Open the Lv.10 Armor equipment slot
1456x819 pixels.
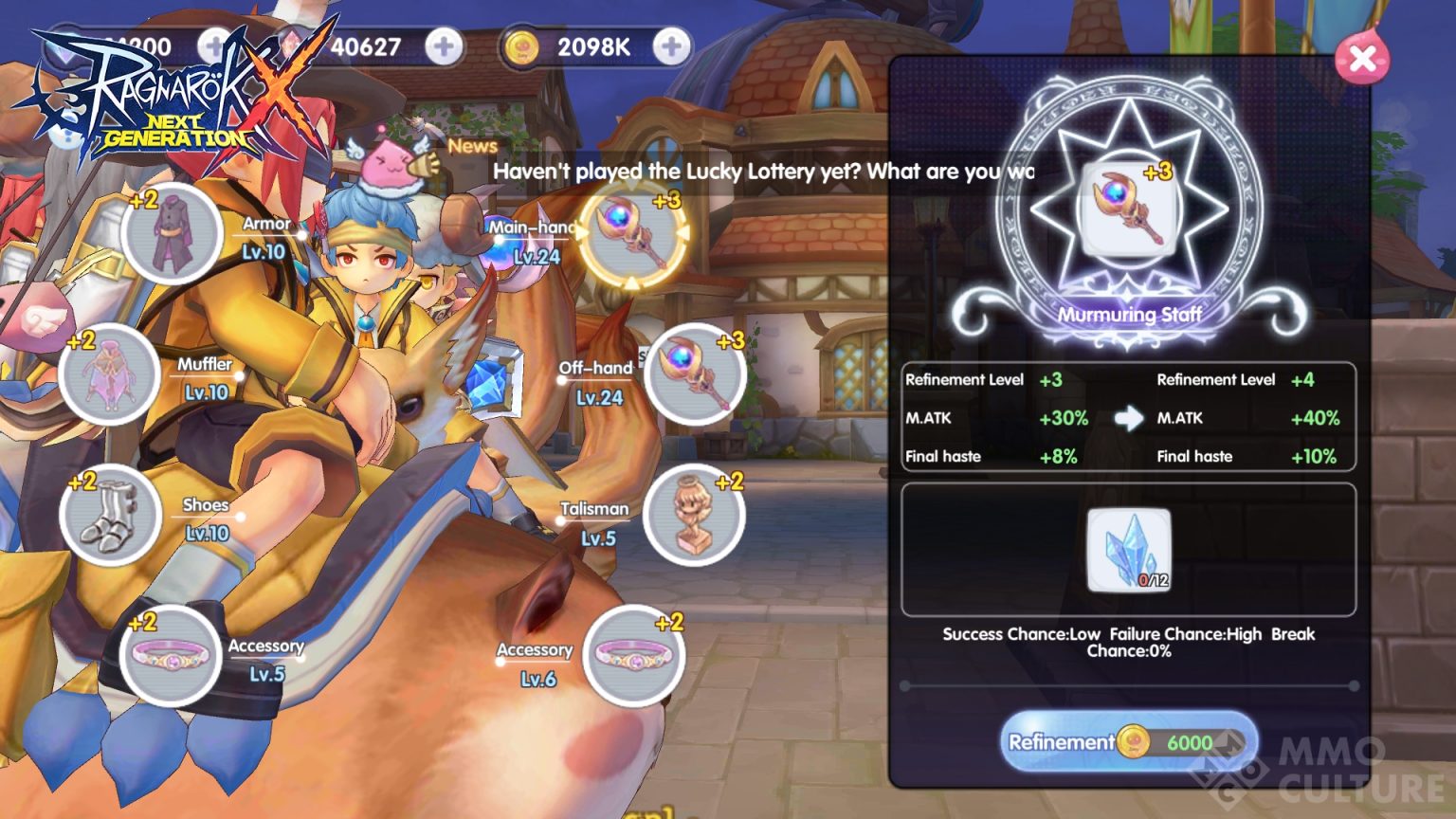[x=169, y=232]
